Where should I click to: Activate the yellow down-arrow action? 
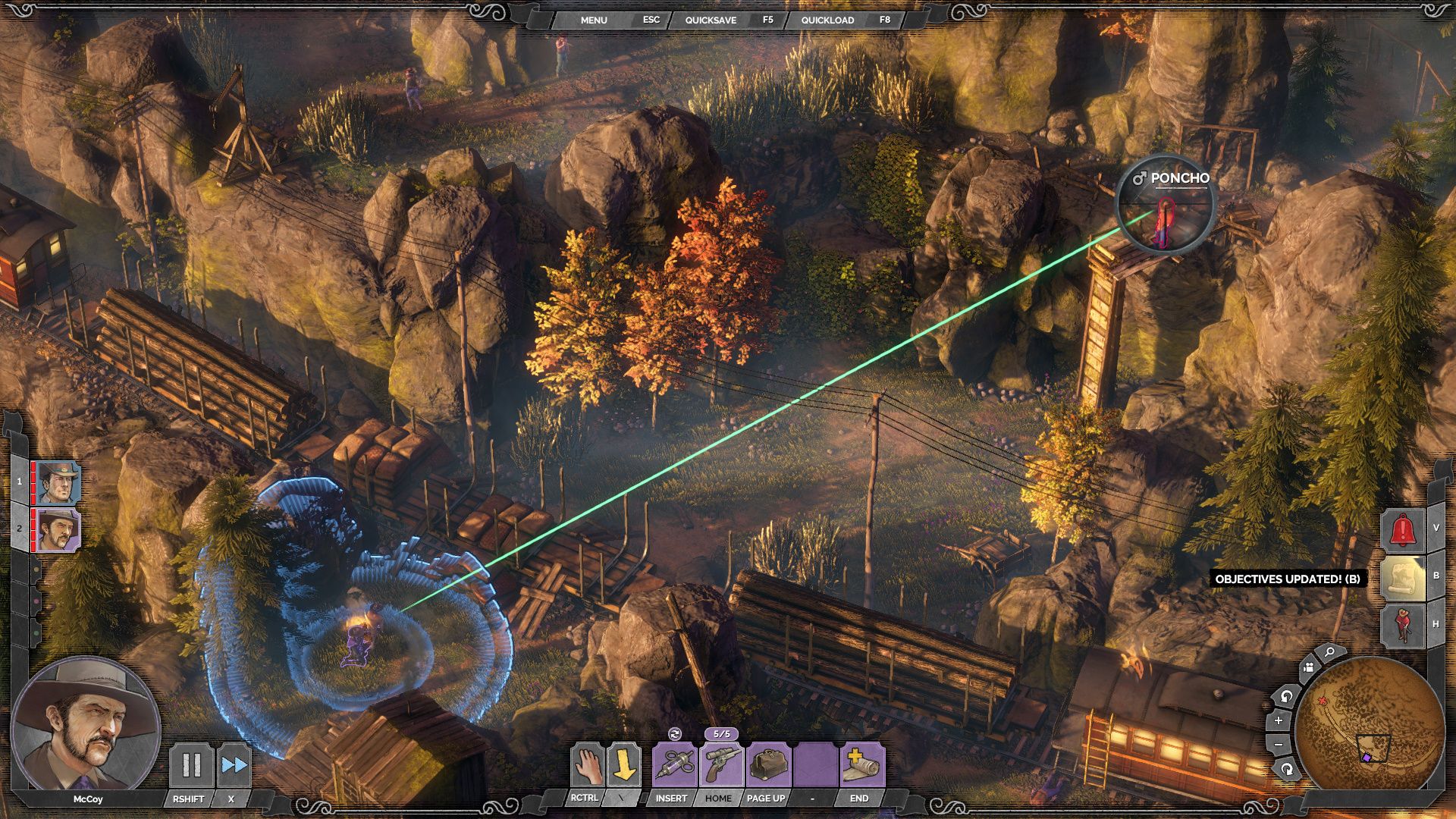[x=623, y=764]
